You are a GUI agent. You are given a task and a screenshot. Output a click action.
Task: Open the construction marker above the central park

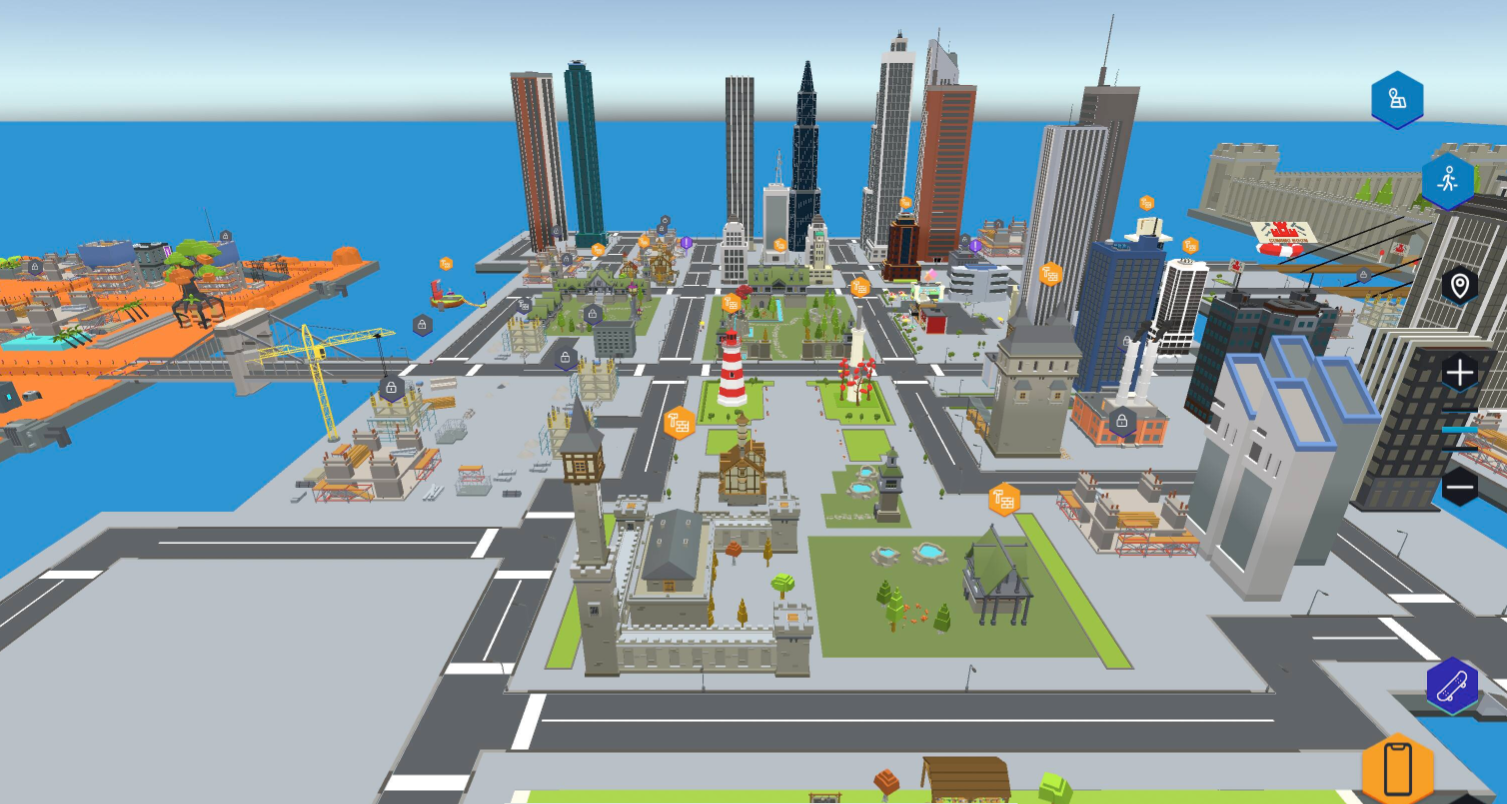[x=860, y=286]
